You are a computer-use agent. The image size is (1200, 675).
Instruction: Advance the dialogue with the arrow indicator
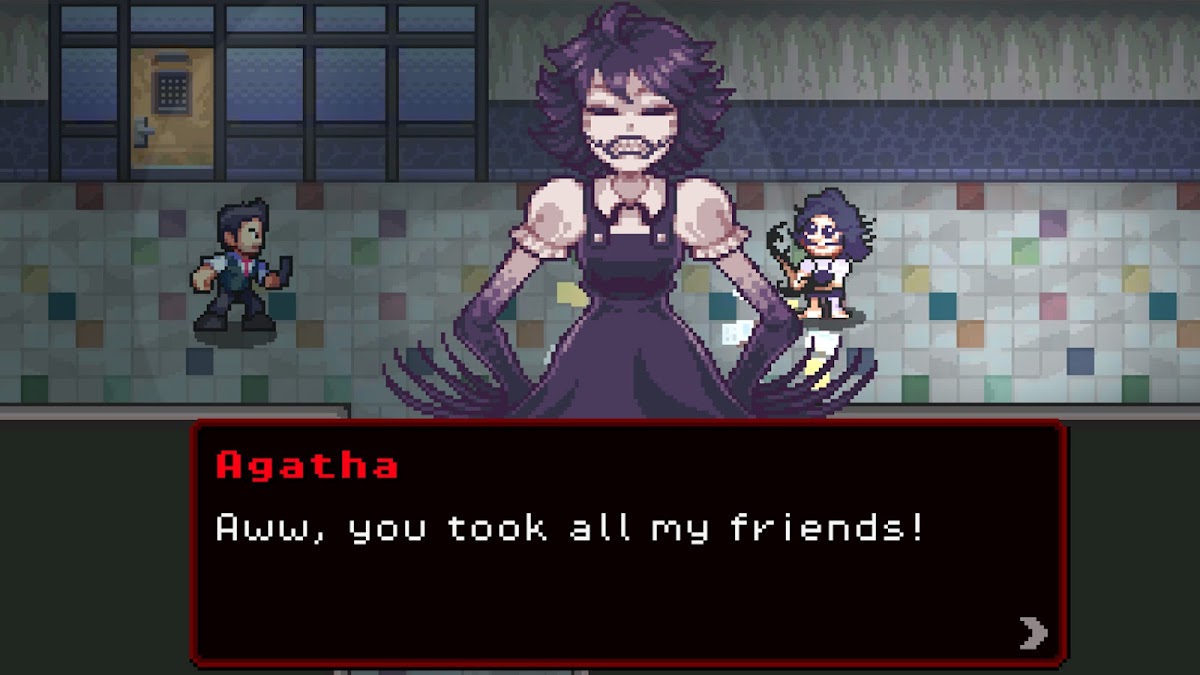coord(1033,632)
